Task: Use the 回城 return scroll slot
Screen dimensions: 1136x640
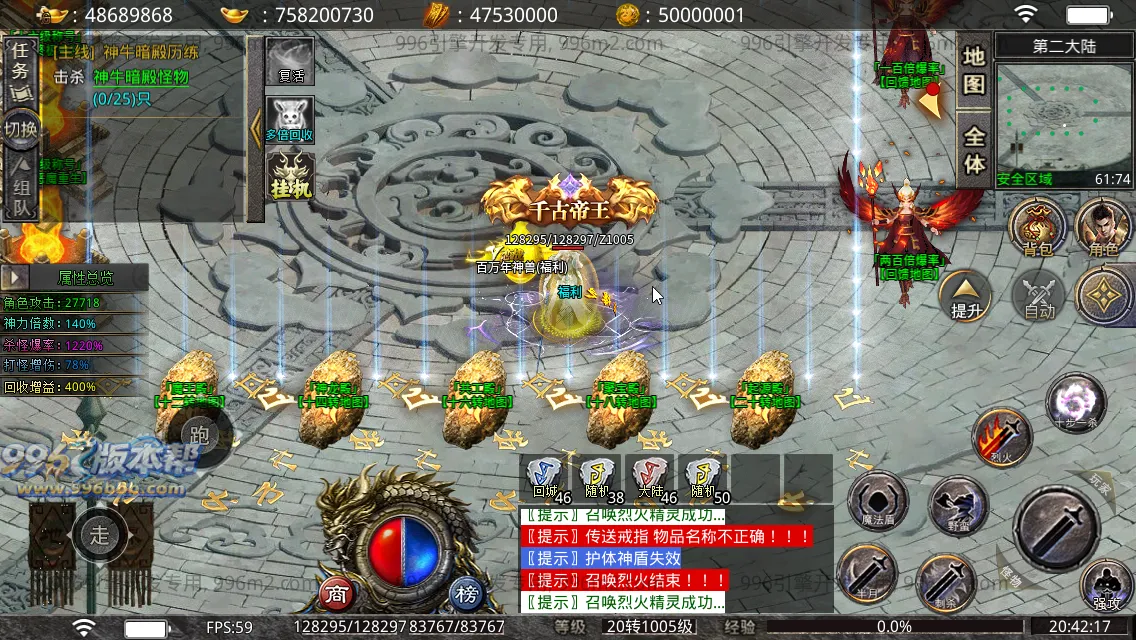Action: pyautogui.click(x=546, y=478)
